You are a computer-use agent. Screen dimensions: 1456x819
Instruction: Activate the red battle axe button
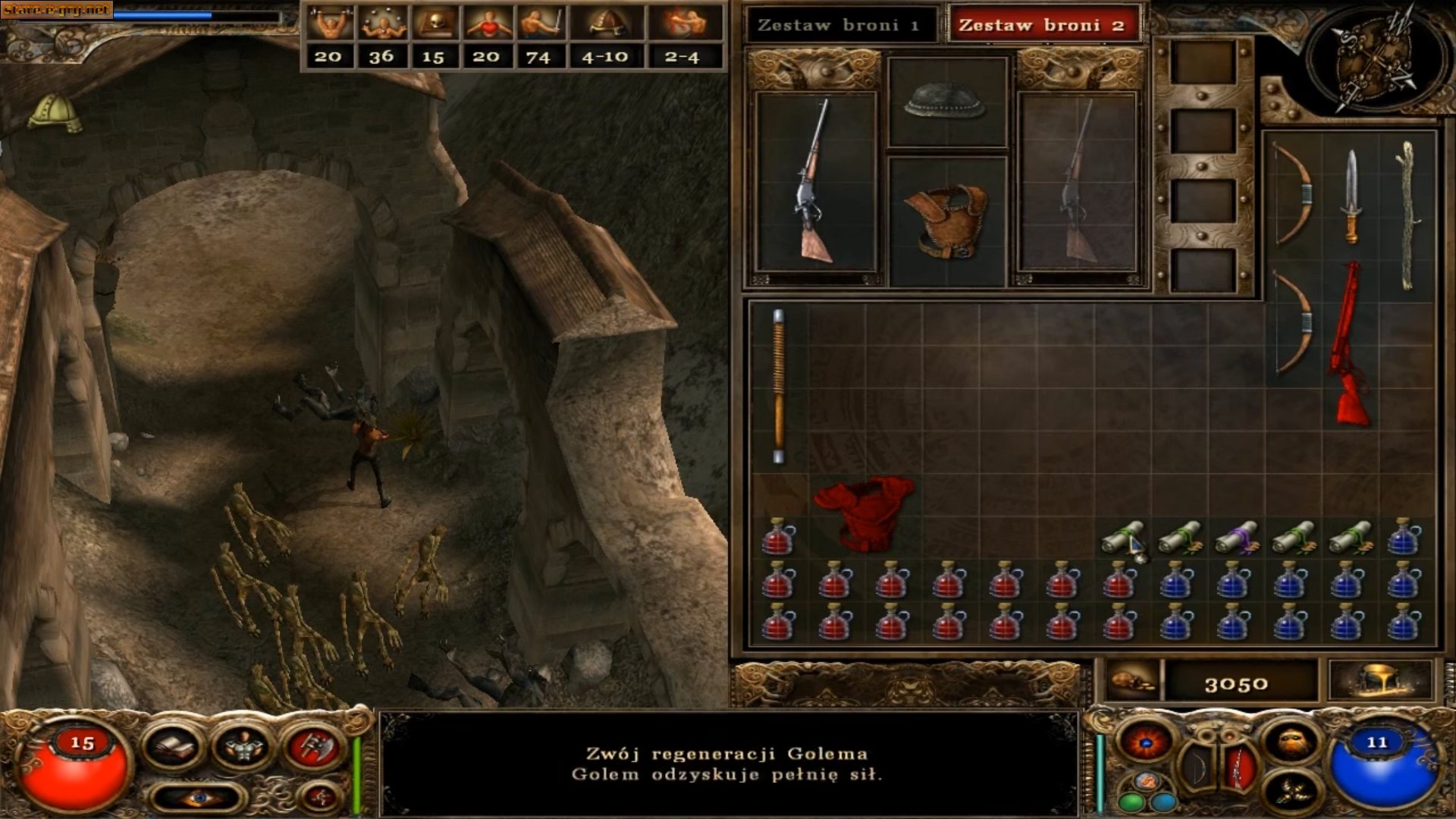click(x=314, y=748)
